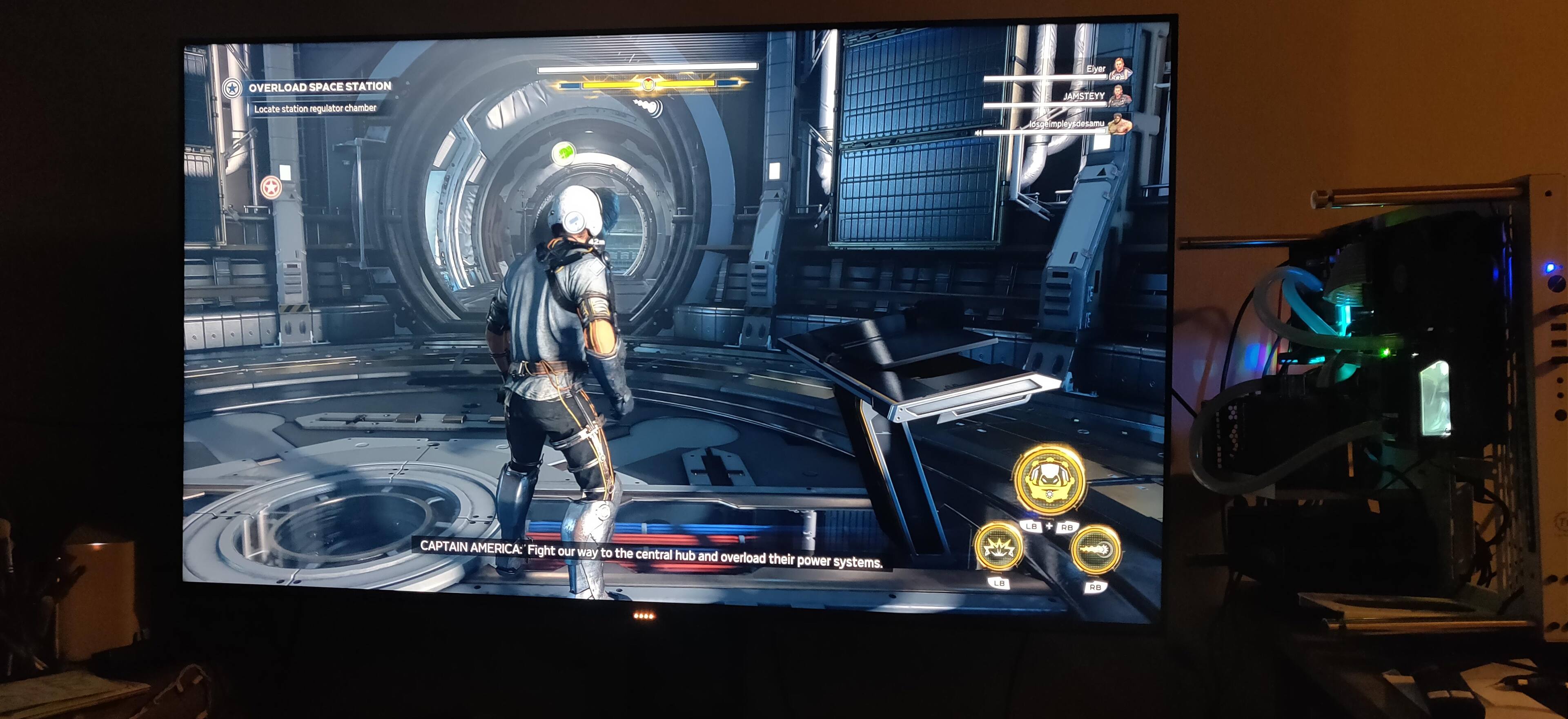Select teammate JAMSTEYY's portrait

[x=1119, y=97]
